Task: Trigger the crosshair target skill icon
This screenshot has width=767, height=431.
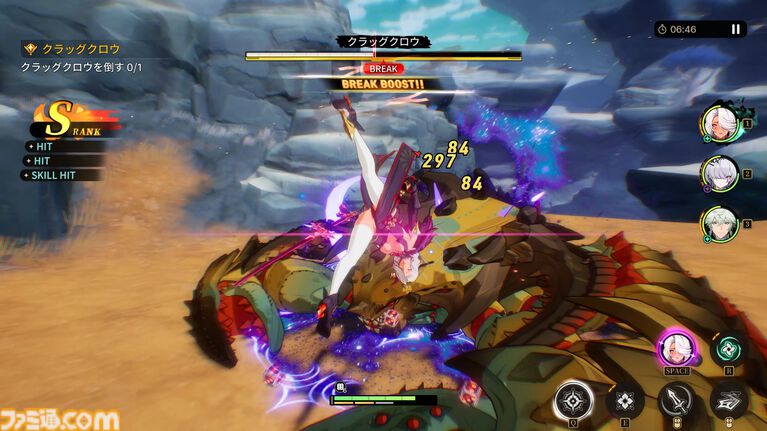Action: pyautogui.click(x=574, y=402)
